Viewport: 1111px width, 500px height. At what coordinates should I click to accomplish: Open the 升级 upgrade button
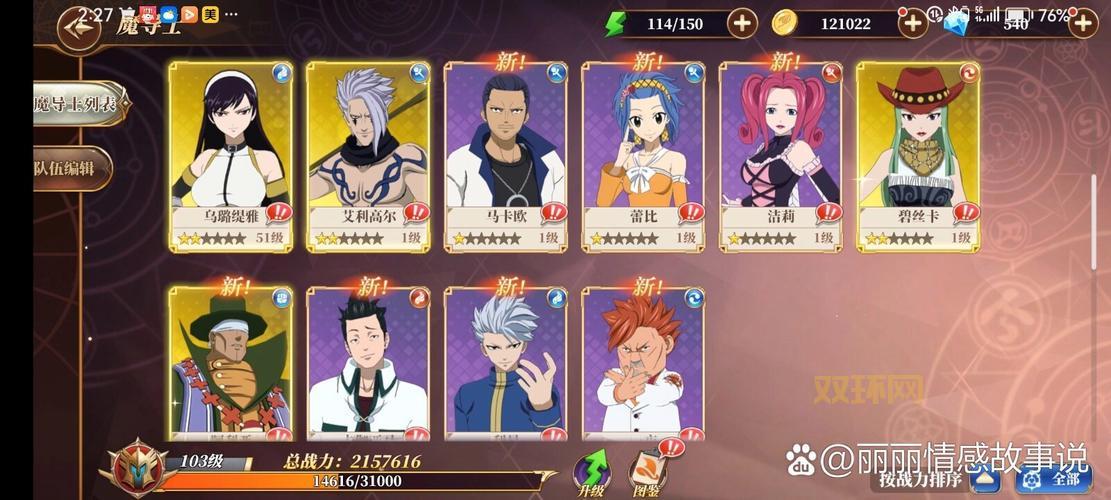coord(590,474)
